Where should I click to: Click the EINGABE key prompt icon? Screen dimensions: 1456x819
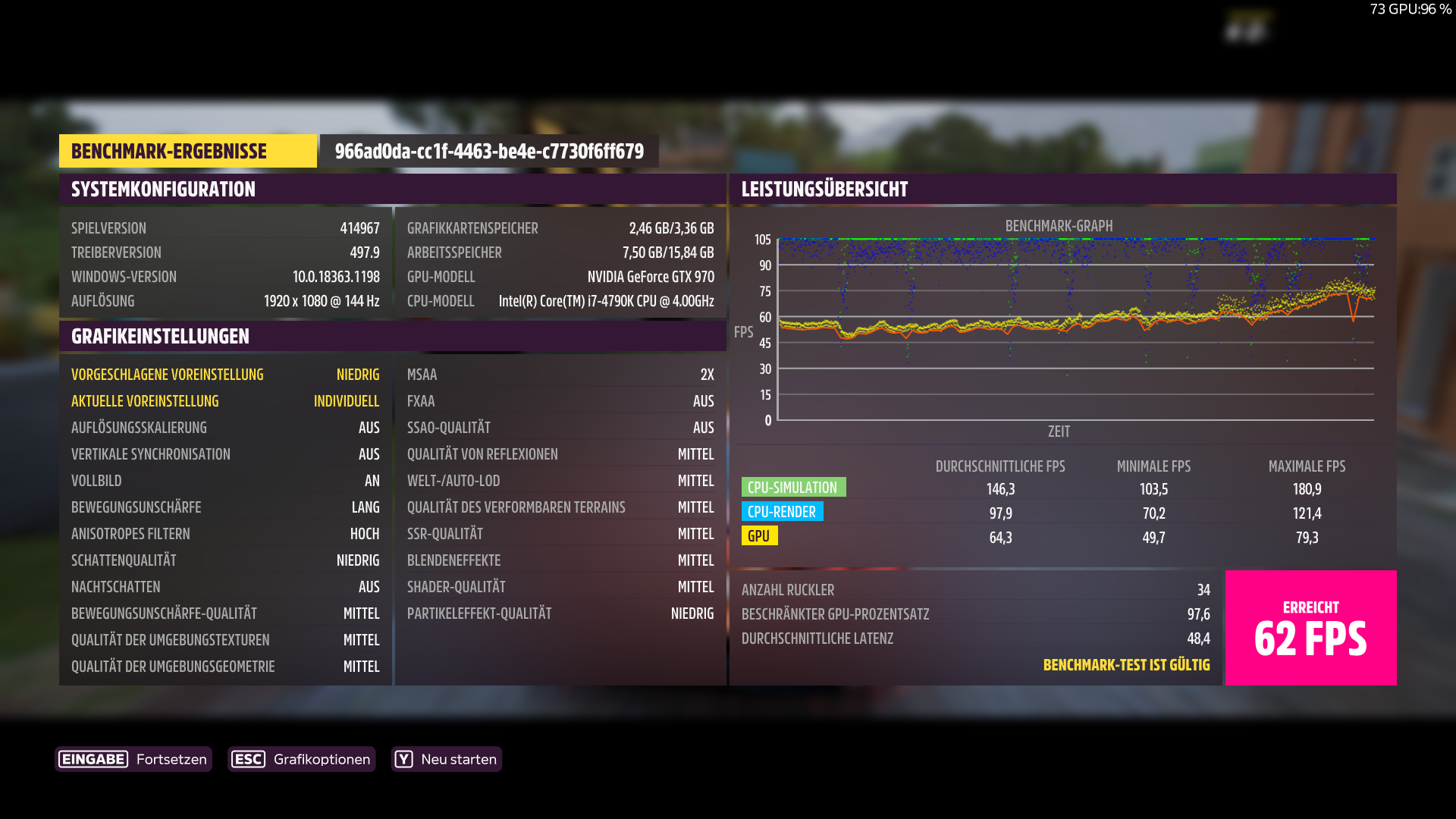(x=93, y=759)
